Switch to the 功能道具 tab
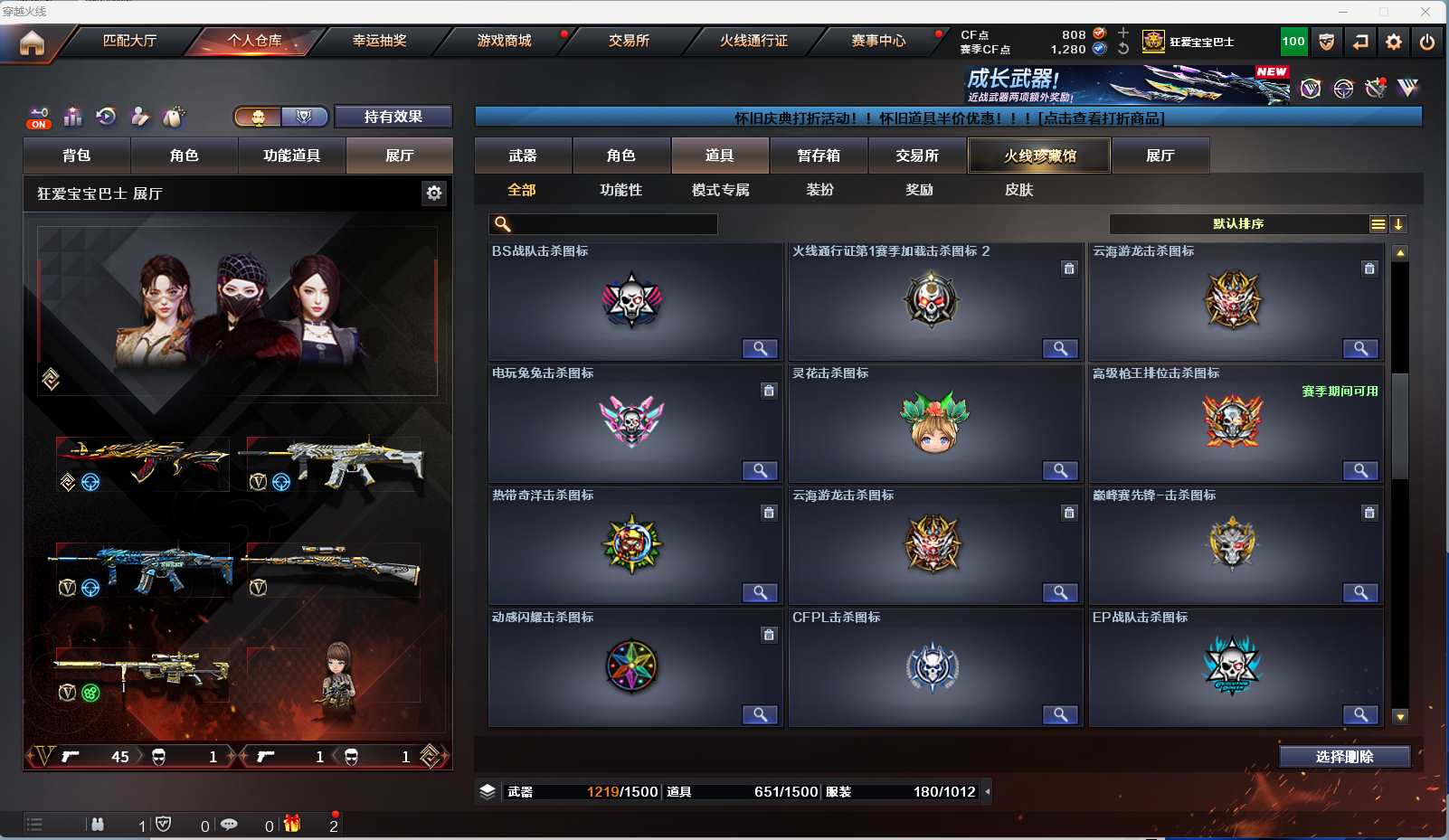Image resolution: width=1449 pixels, height=840 pixels. click(x=291, y=156)
